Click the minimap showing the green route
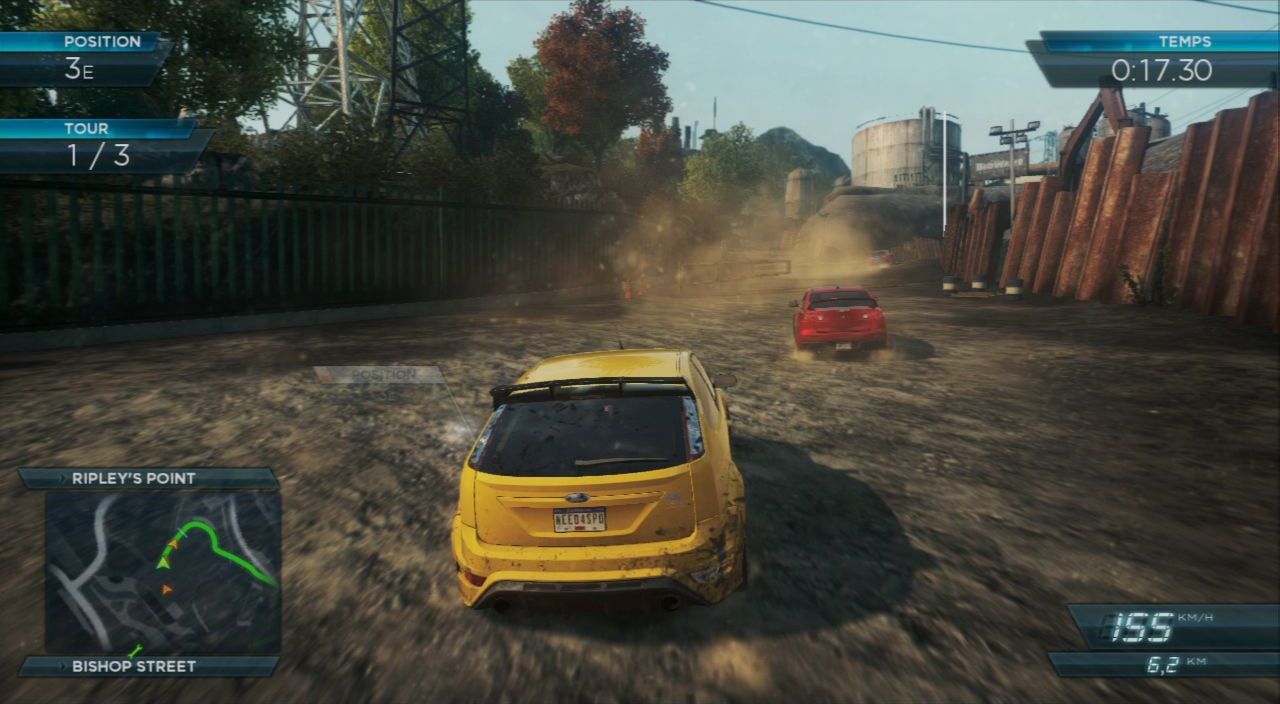Screen dimensions: 1280x704 [162, 571]
